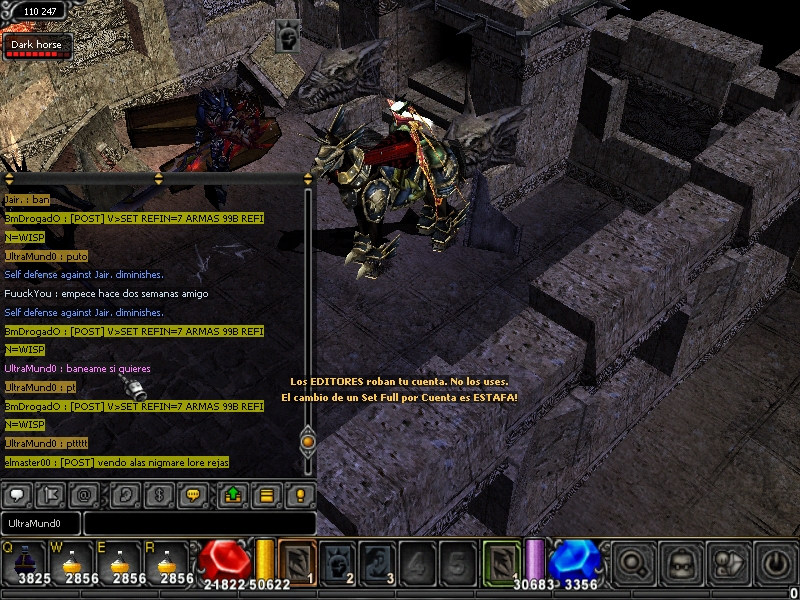Toggle the ear whisper filter button
Screen dimensions: 800x600
tap(126, 494)
